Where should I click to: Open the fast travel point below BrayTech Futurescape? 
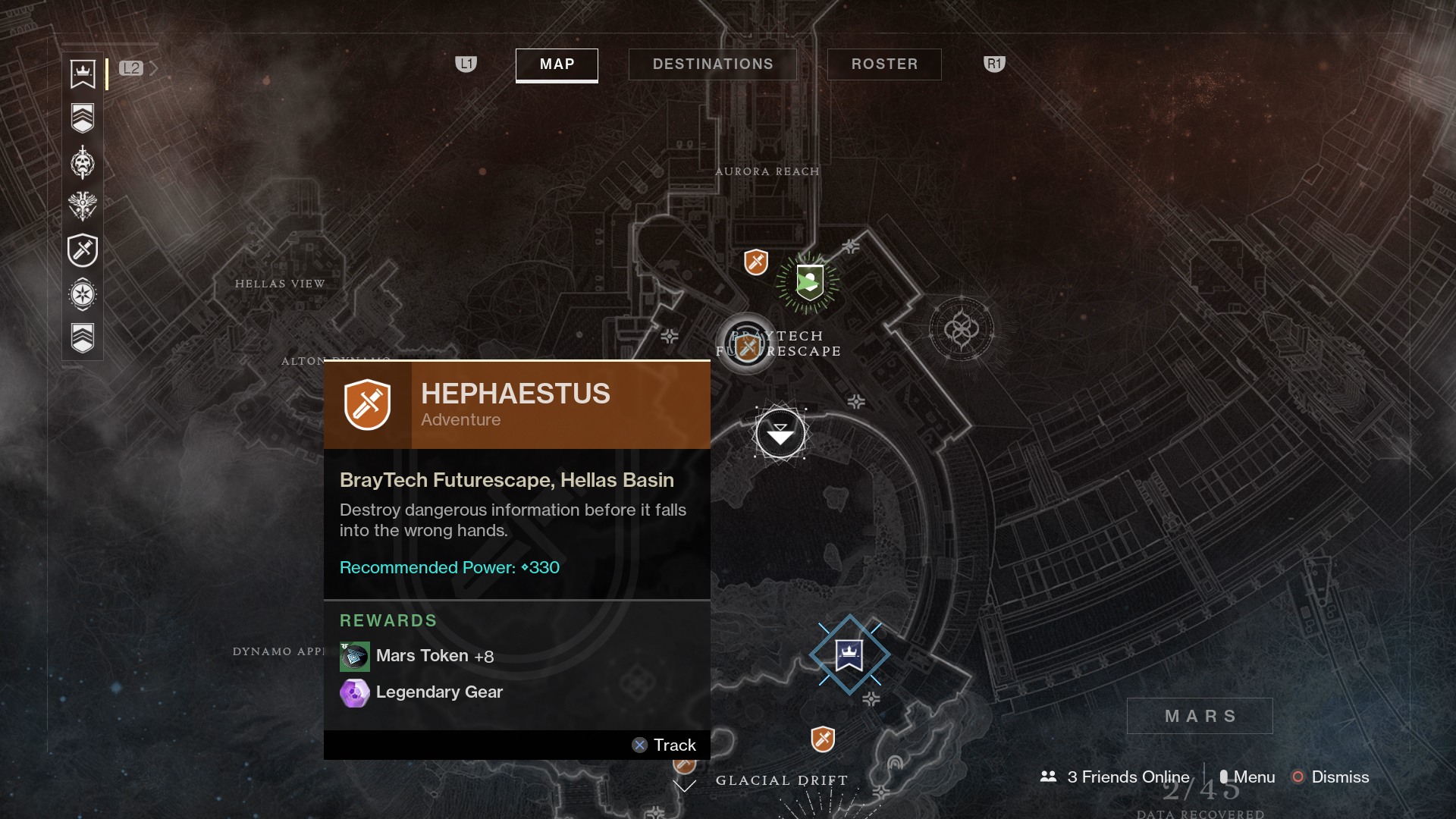[780, 433]
